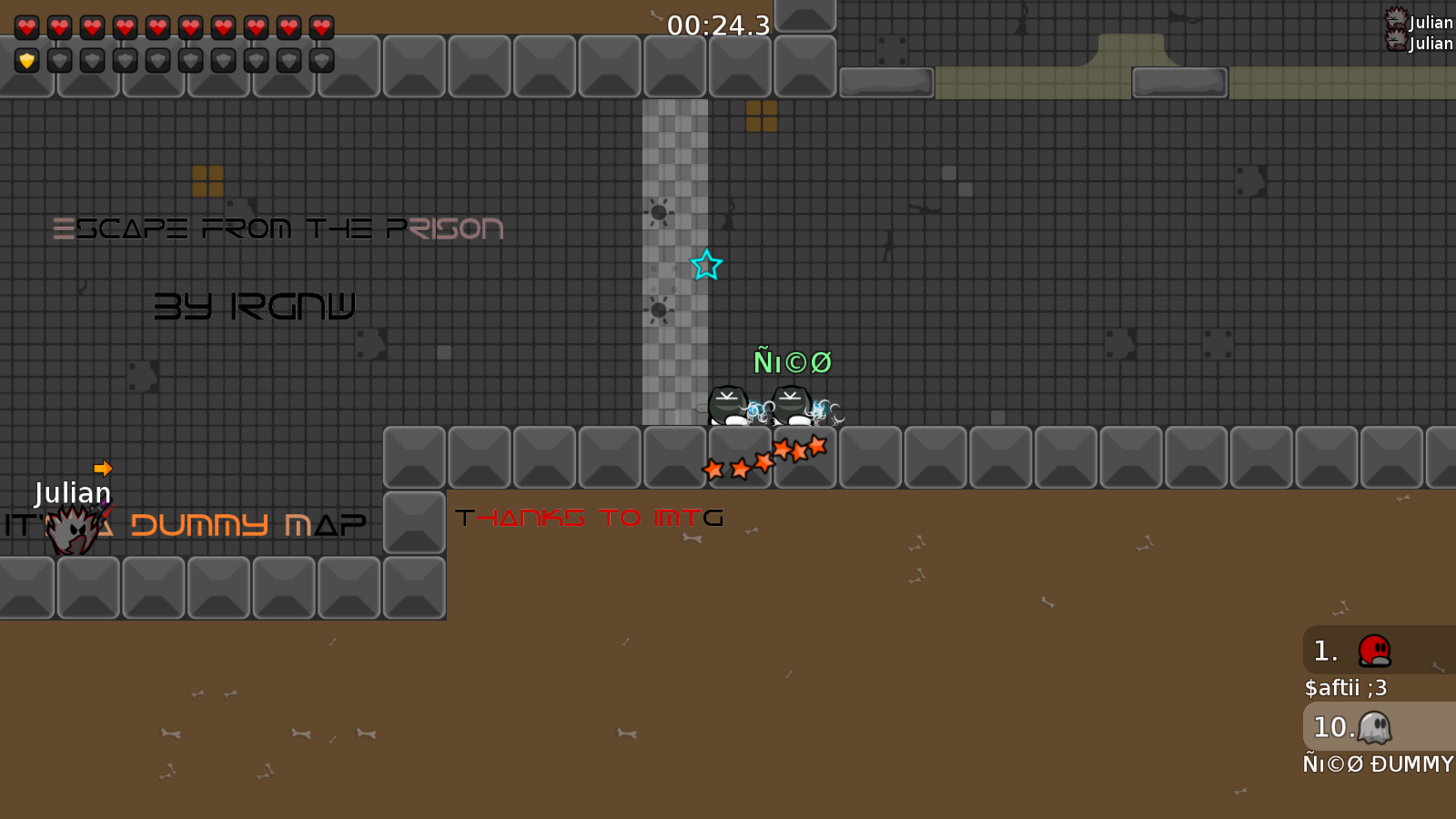Click the red tee avatar next to rank 1

1374,651
